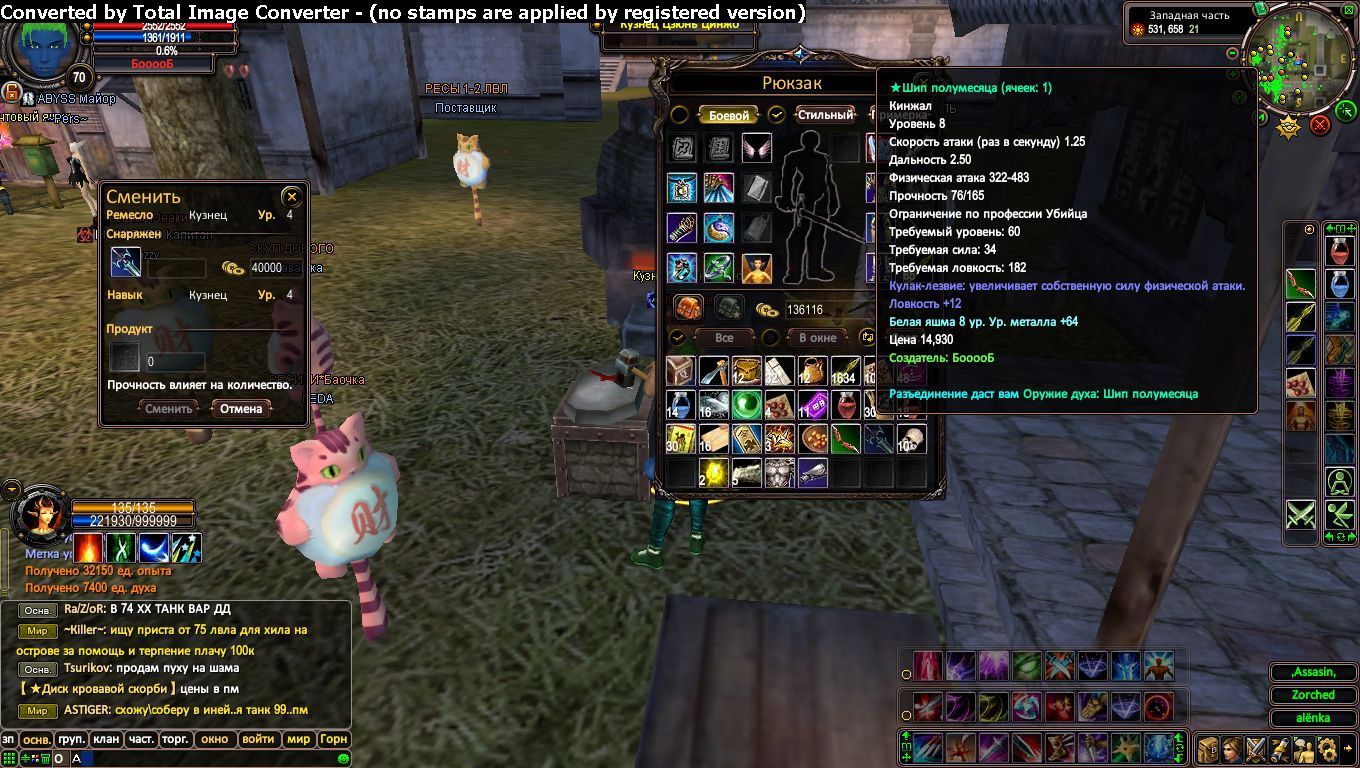Open the мир chat channel tab
Image resolution: width=1360 pixels, height=768 pixels.
click(x=298, y=740)
